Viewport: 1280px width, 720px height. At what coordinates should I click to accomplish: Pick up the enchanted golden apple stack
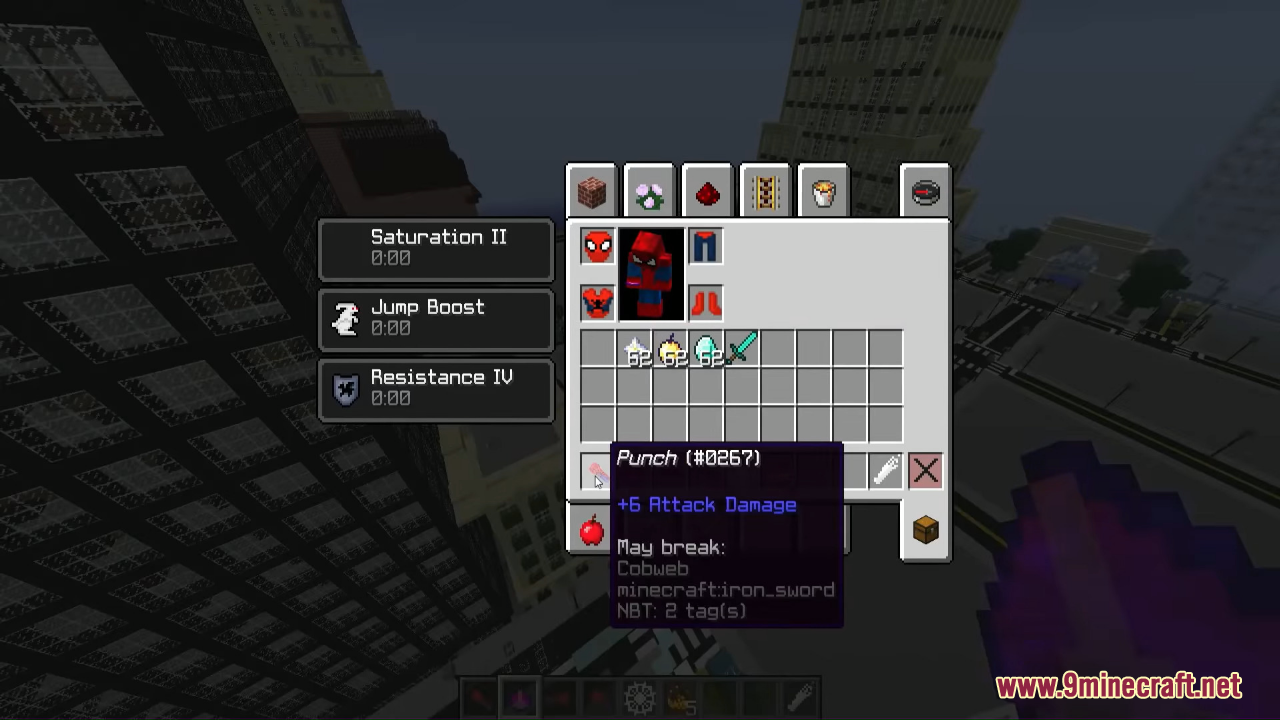(668, 350)
